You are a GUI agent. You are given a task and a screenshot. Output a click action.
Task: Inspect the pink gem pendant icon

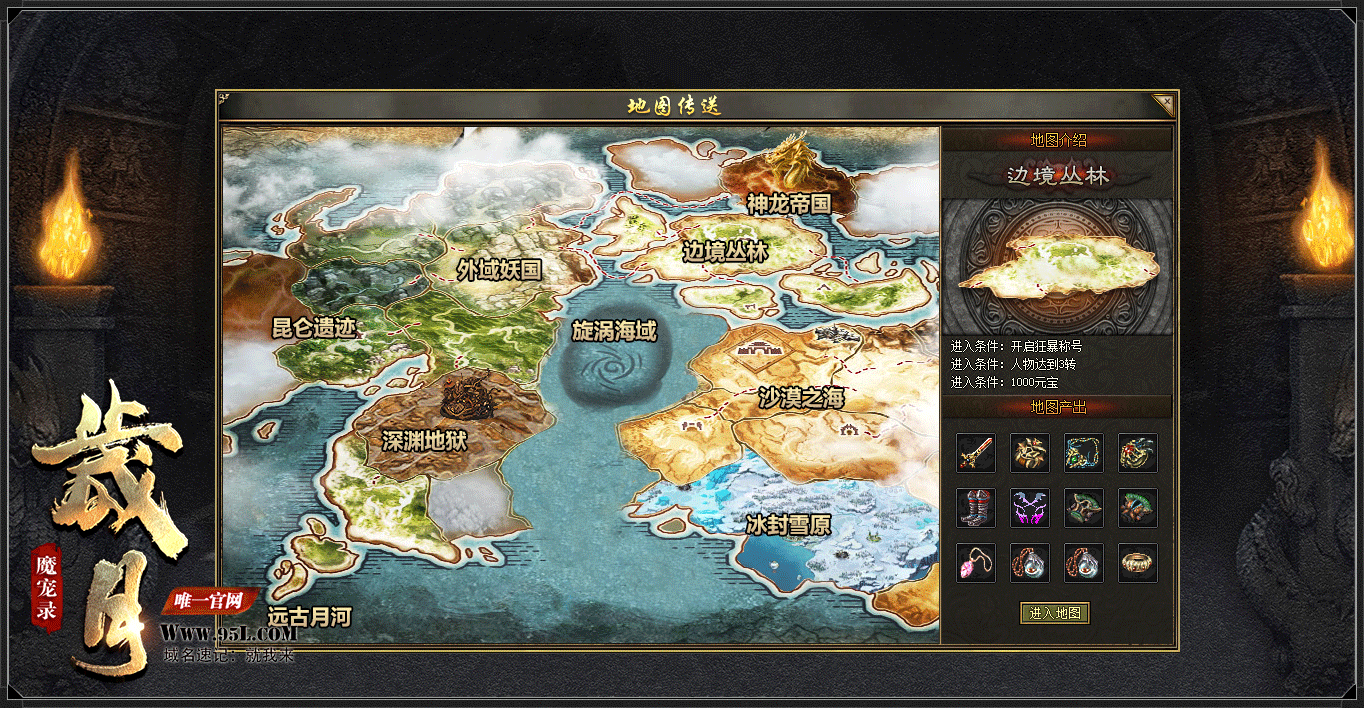(x=975, y=563)
